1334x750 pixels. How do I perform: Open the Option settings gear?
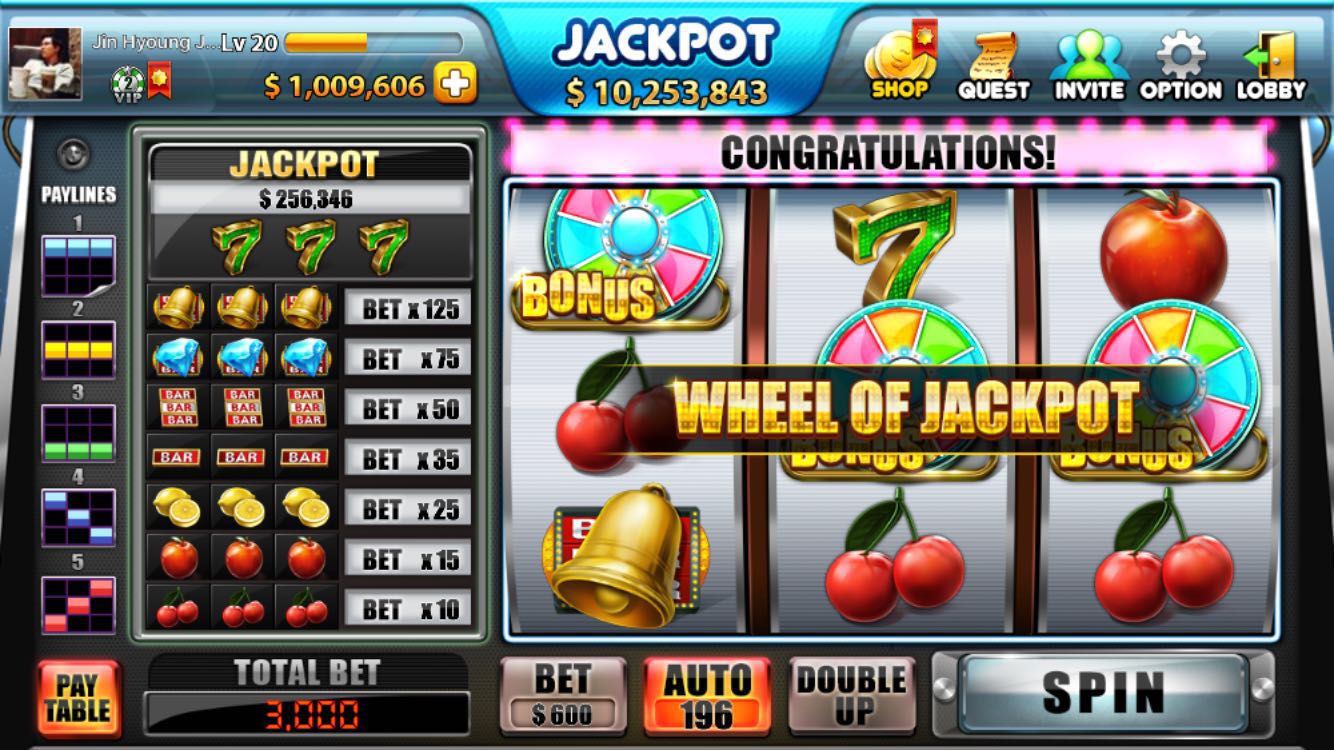point(1181,65)
